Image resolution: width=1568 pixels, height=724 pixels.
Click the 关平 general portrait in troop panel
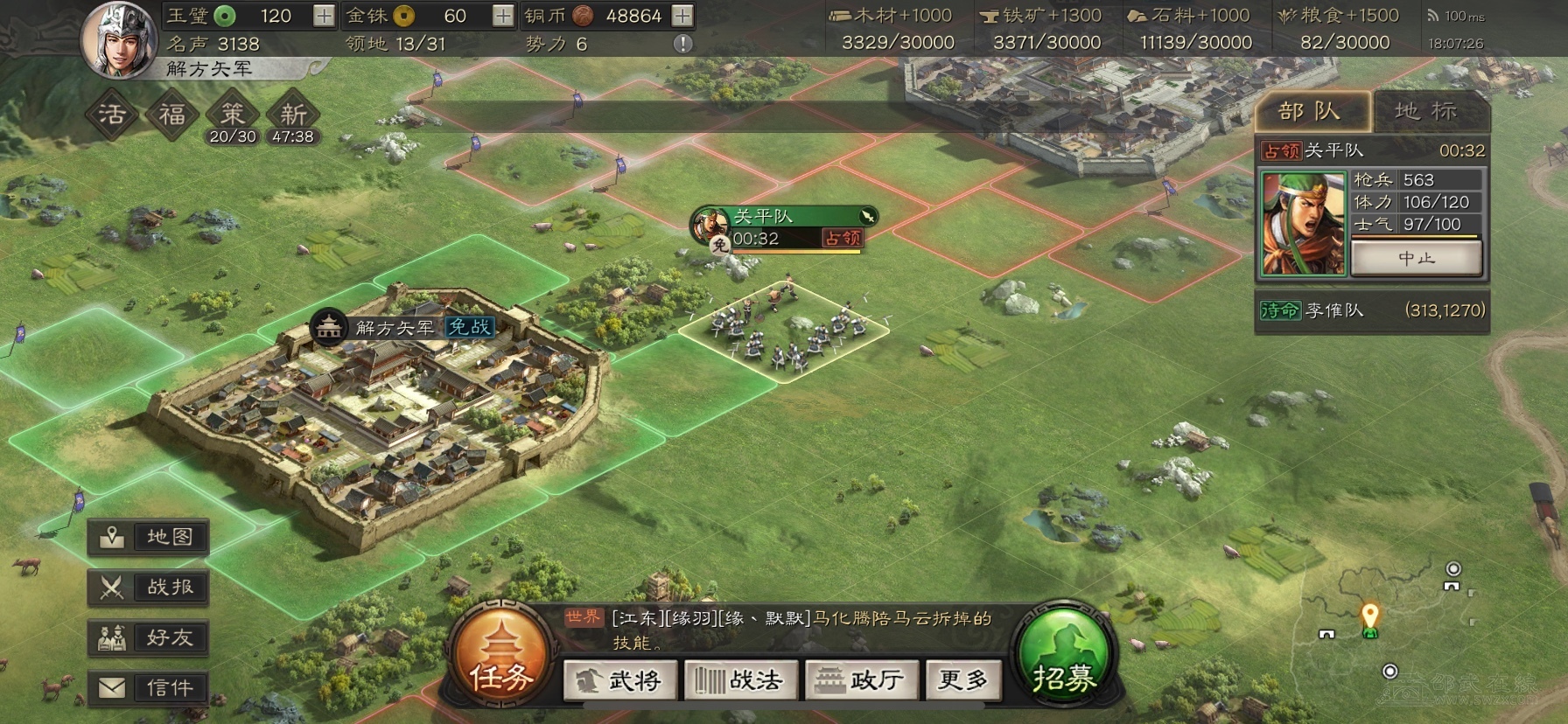point(1303,224)
